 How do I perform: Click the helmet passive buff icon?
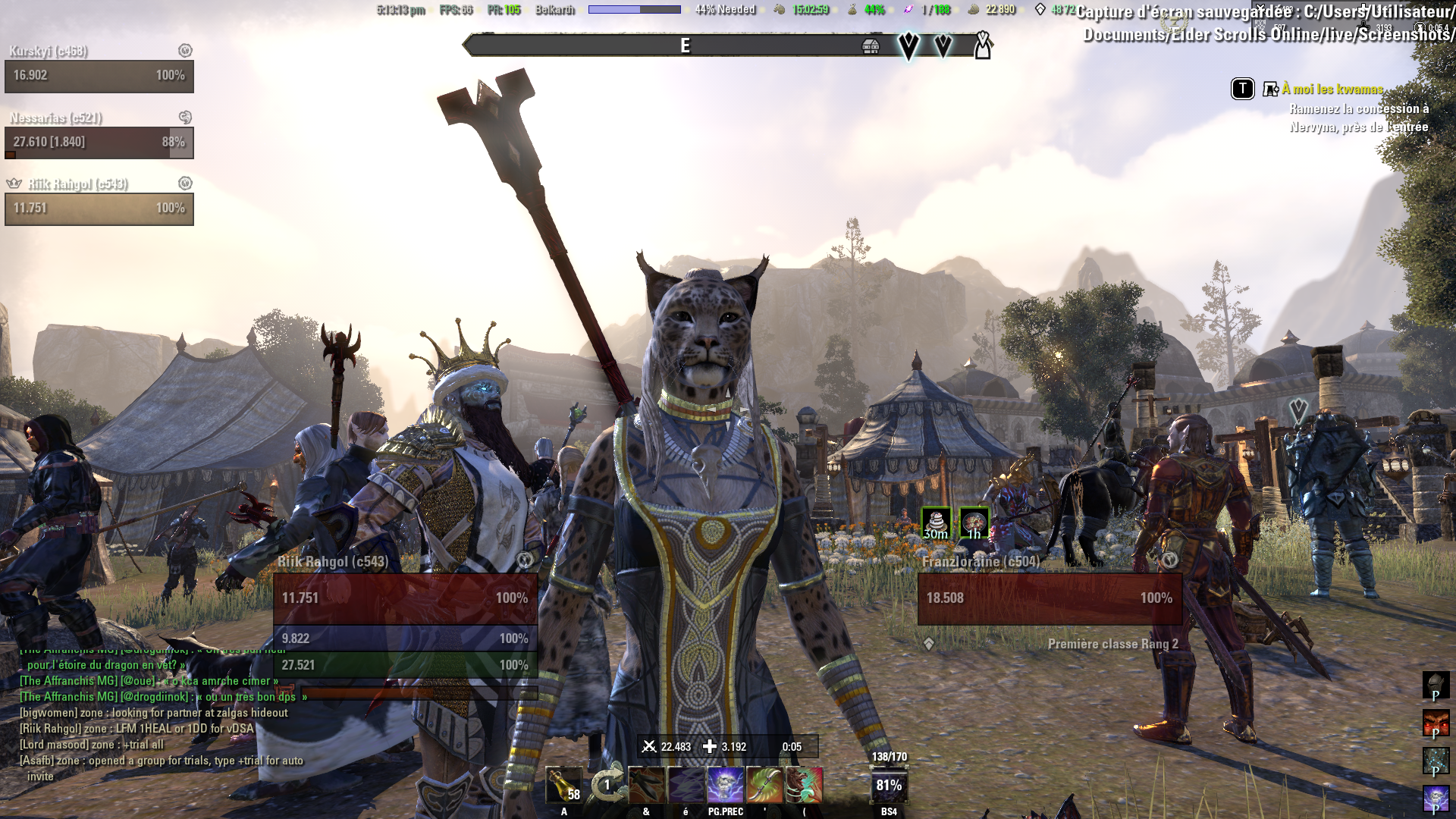pos(1436,686)
